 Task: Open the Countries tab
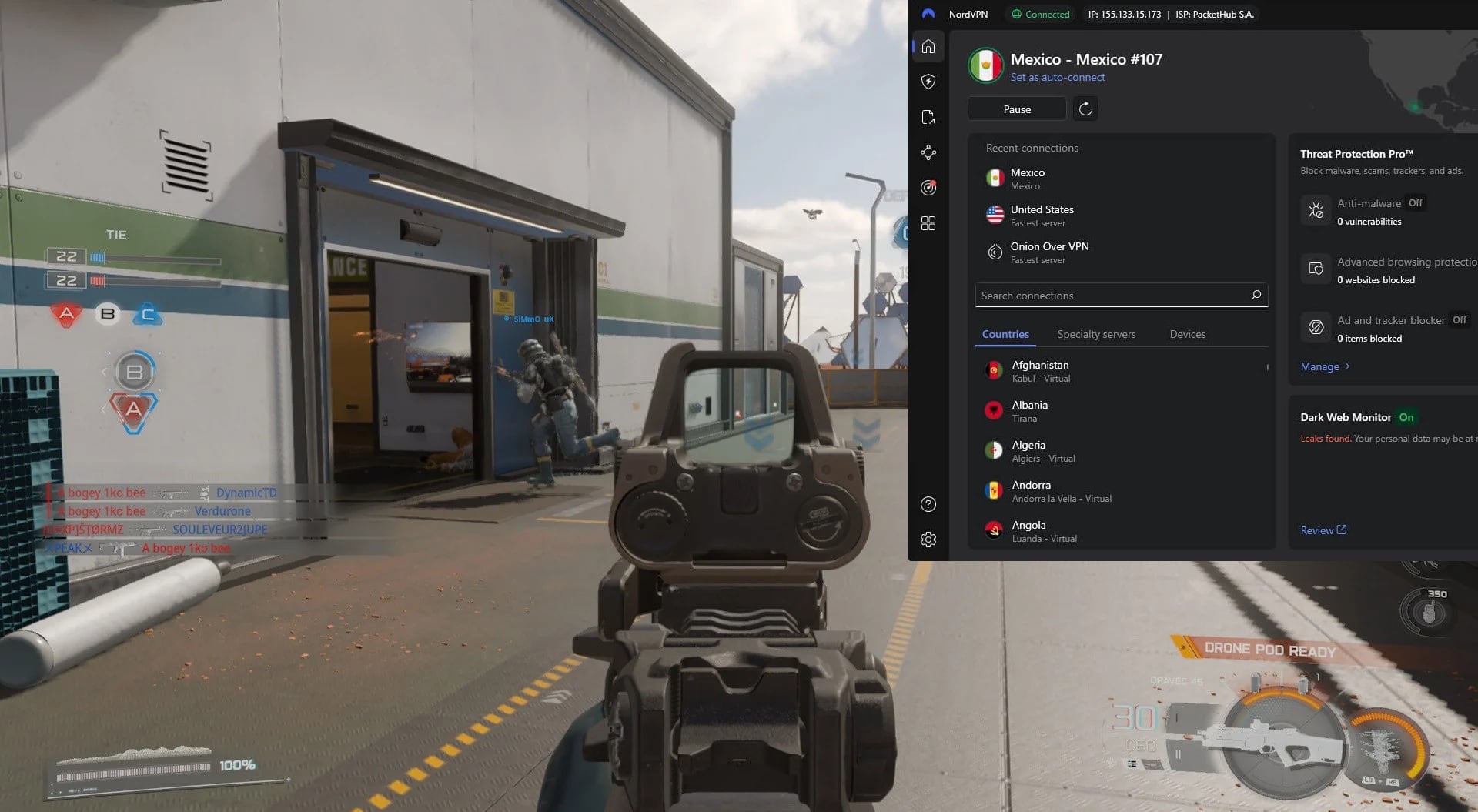pyautogui.click(x=1005, y=334)
